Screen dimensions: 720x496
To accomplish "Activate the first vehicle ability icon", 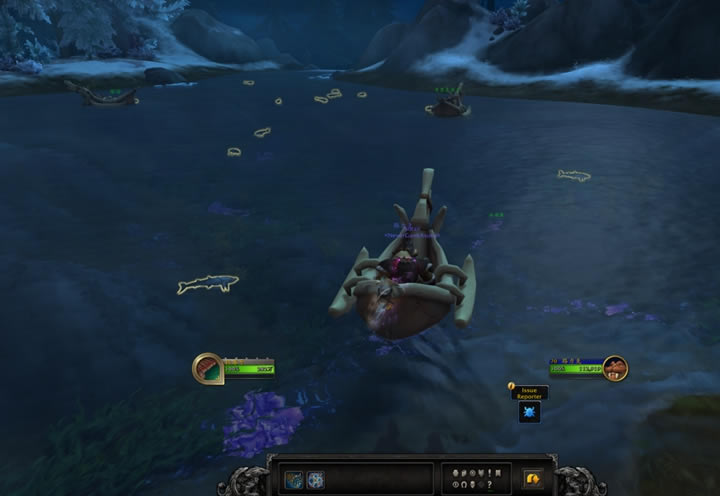I will click(x=294, y=479).
